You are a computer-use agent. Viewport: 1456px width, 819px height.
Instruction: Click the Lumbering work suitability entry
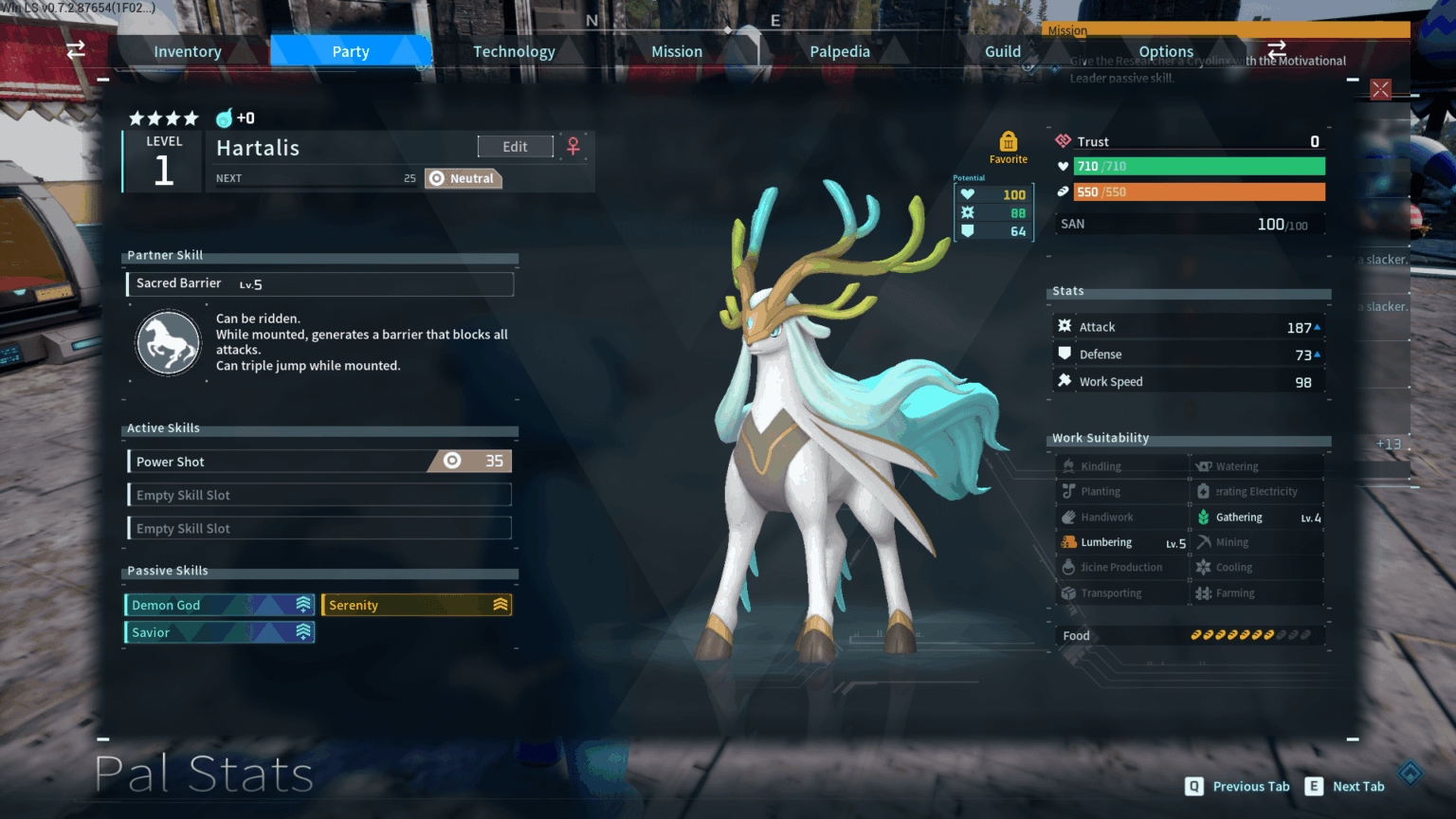pos(1122,542)
